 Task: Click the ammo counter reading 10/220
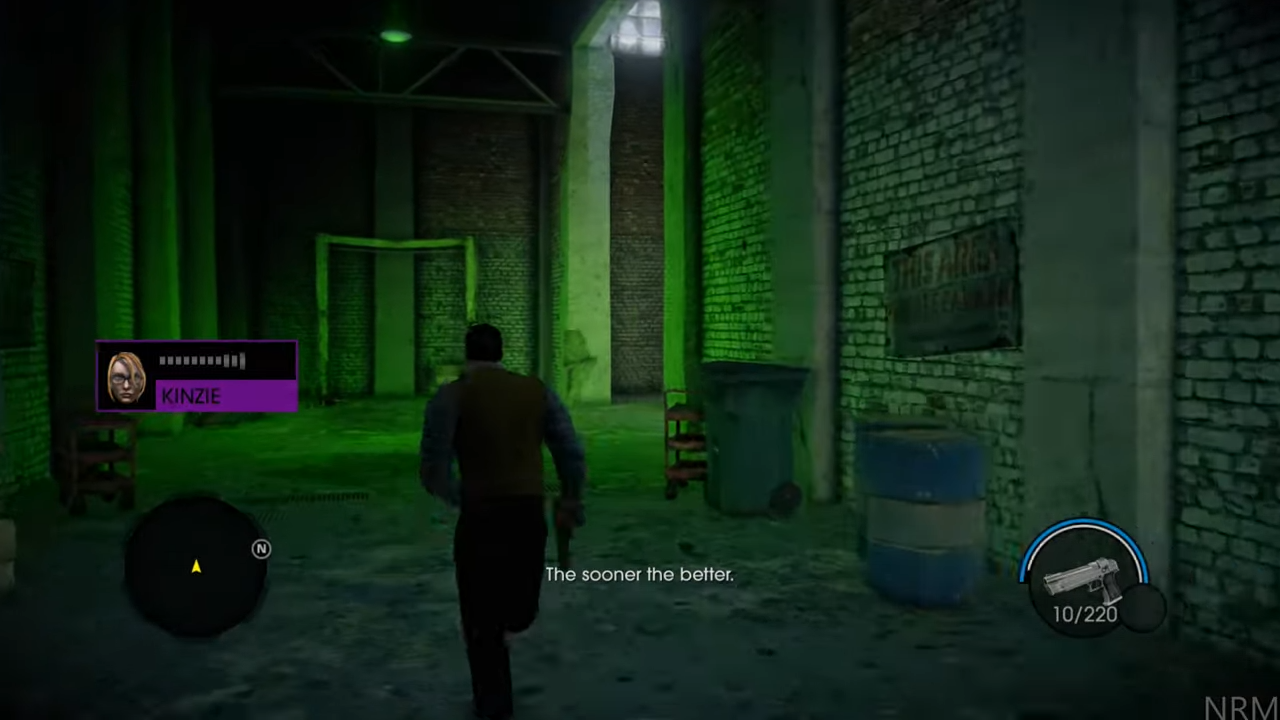(1084, 615)
